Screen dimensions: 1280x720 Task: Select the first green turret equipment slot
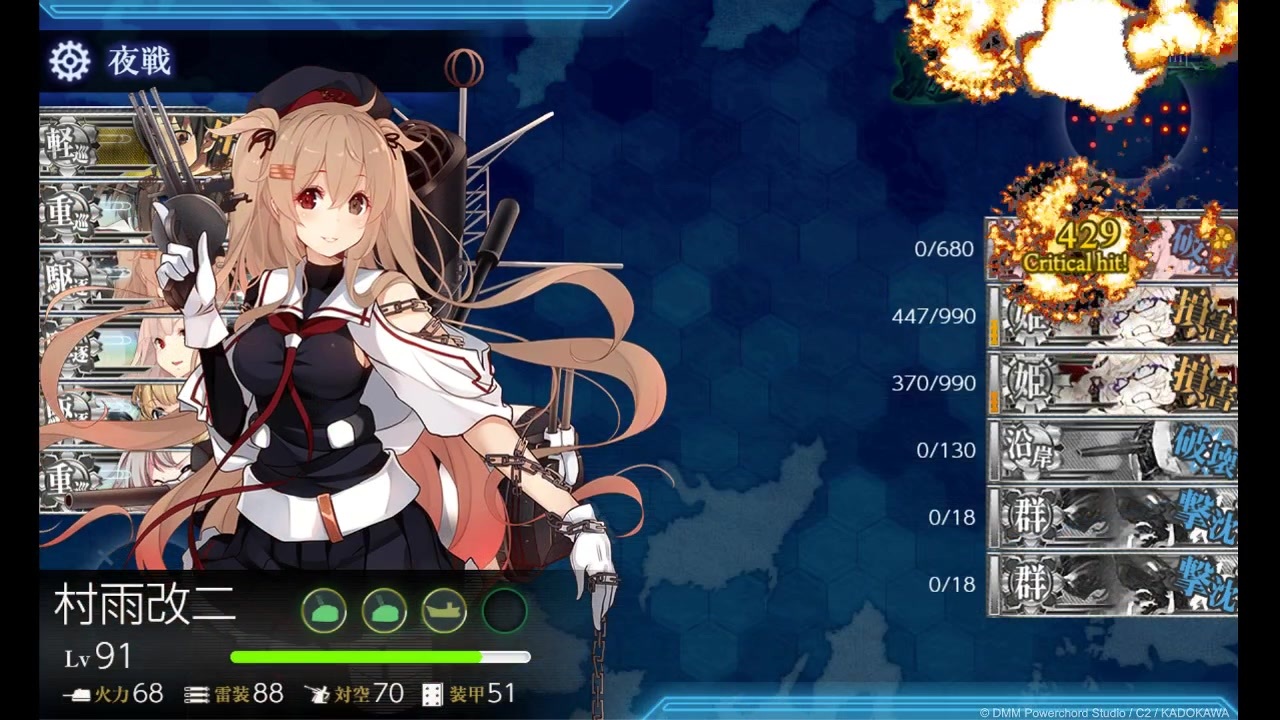click(323, 608)
